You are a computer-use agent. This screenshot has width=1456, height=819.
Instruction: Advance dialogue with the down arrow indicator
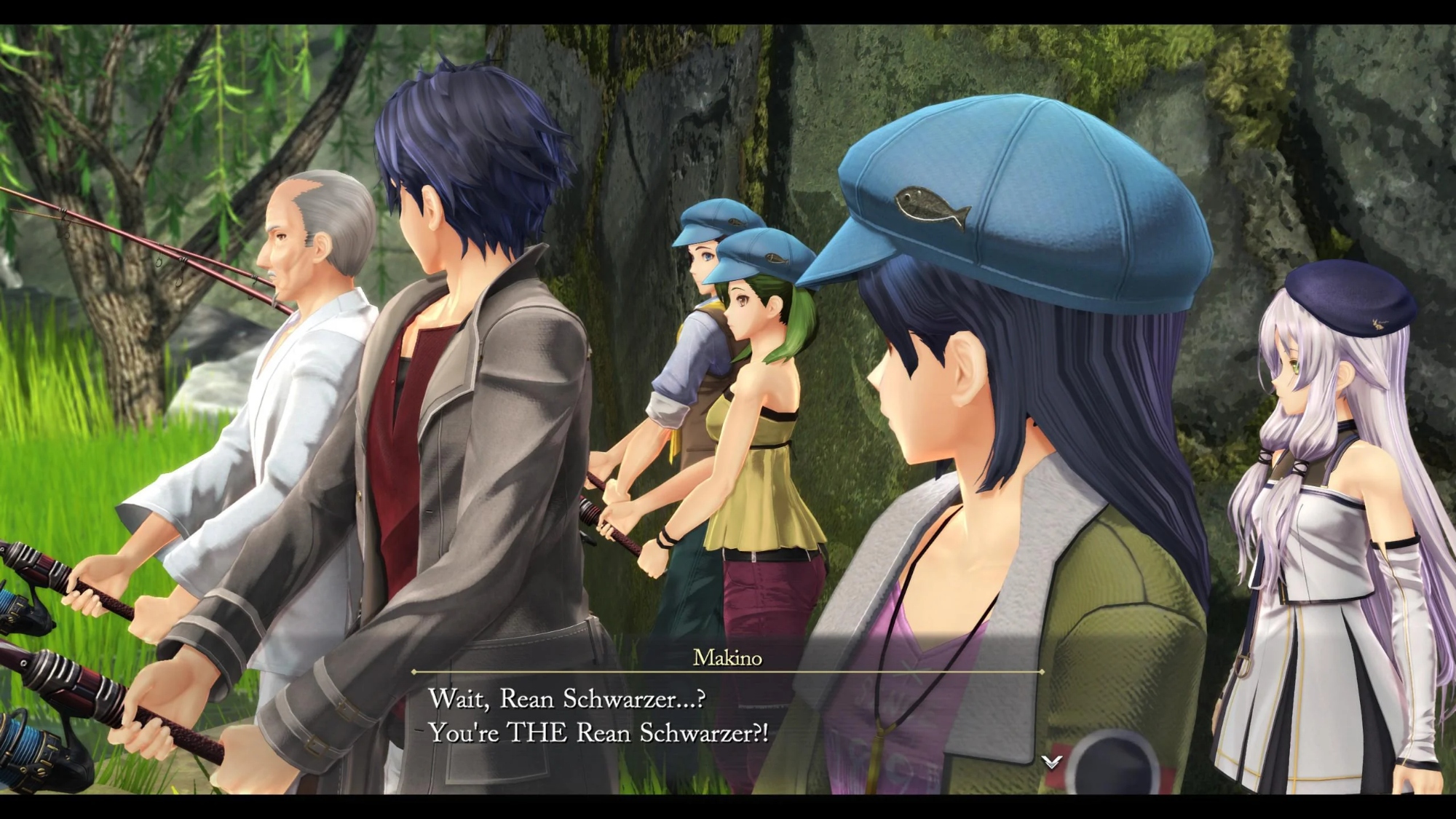[1051, 761]
